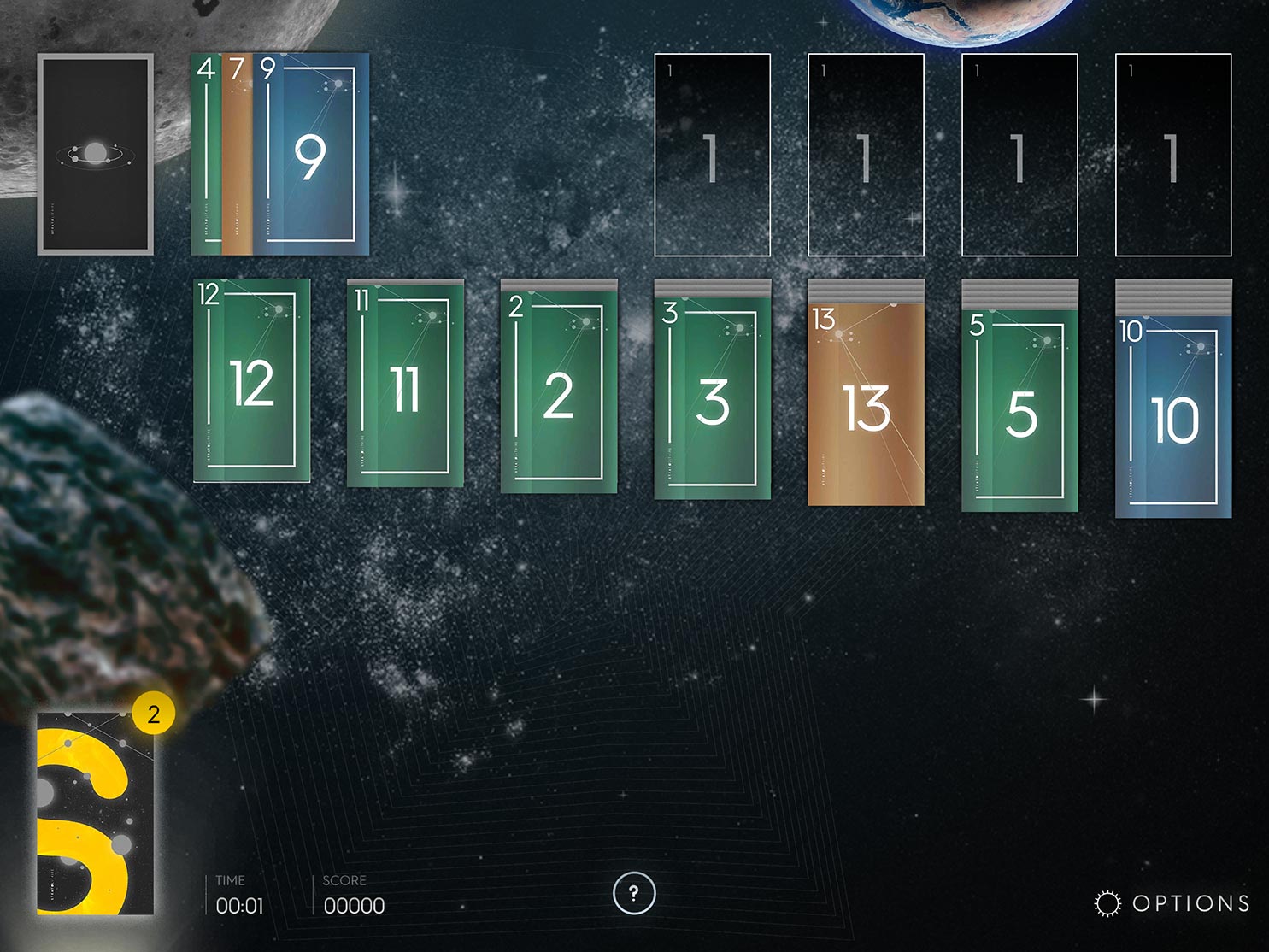
Task: Choose the green 2 tableau card
Action: 558,394
